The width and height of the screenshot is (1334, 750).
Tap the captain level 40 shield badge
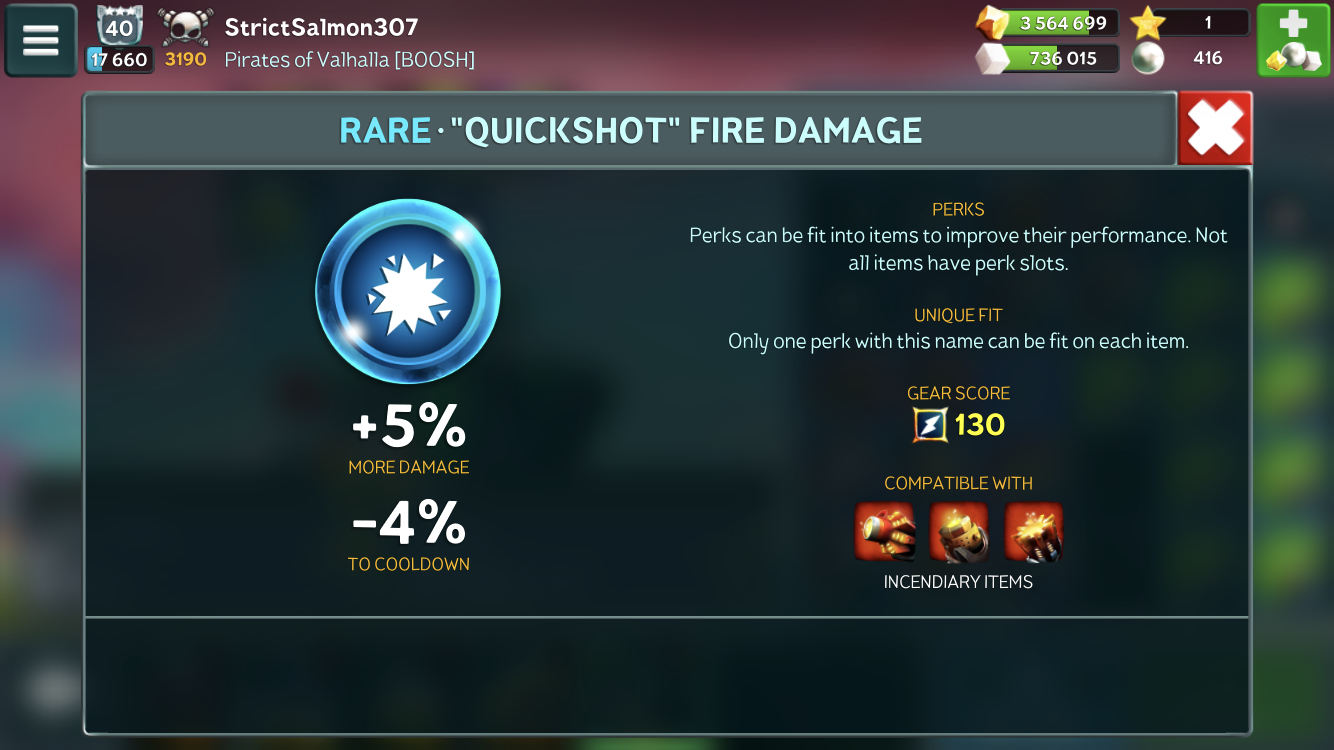click(120, 26)
